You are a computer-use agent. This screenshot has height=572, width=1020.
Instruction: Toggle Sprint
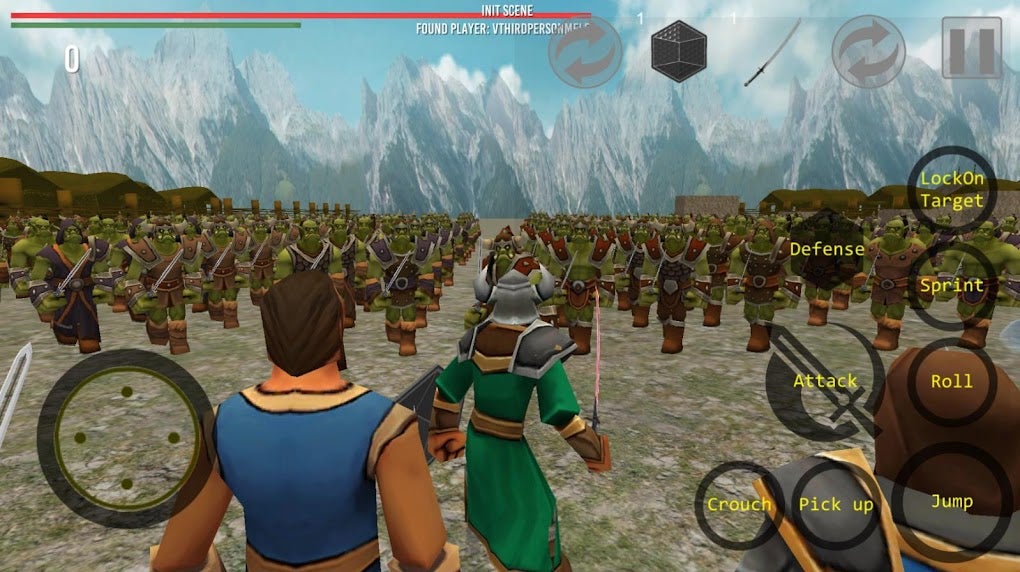pyautogui.click(x=951, y=285)
